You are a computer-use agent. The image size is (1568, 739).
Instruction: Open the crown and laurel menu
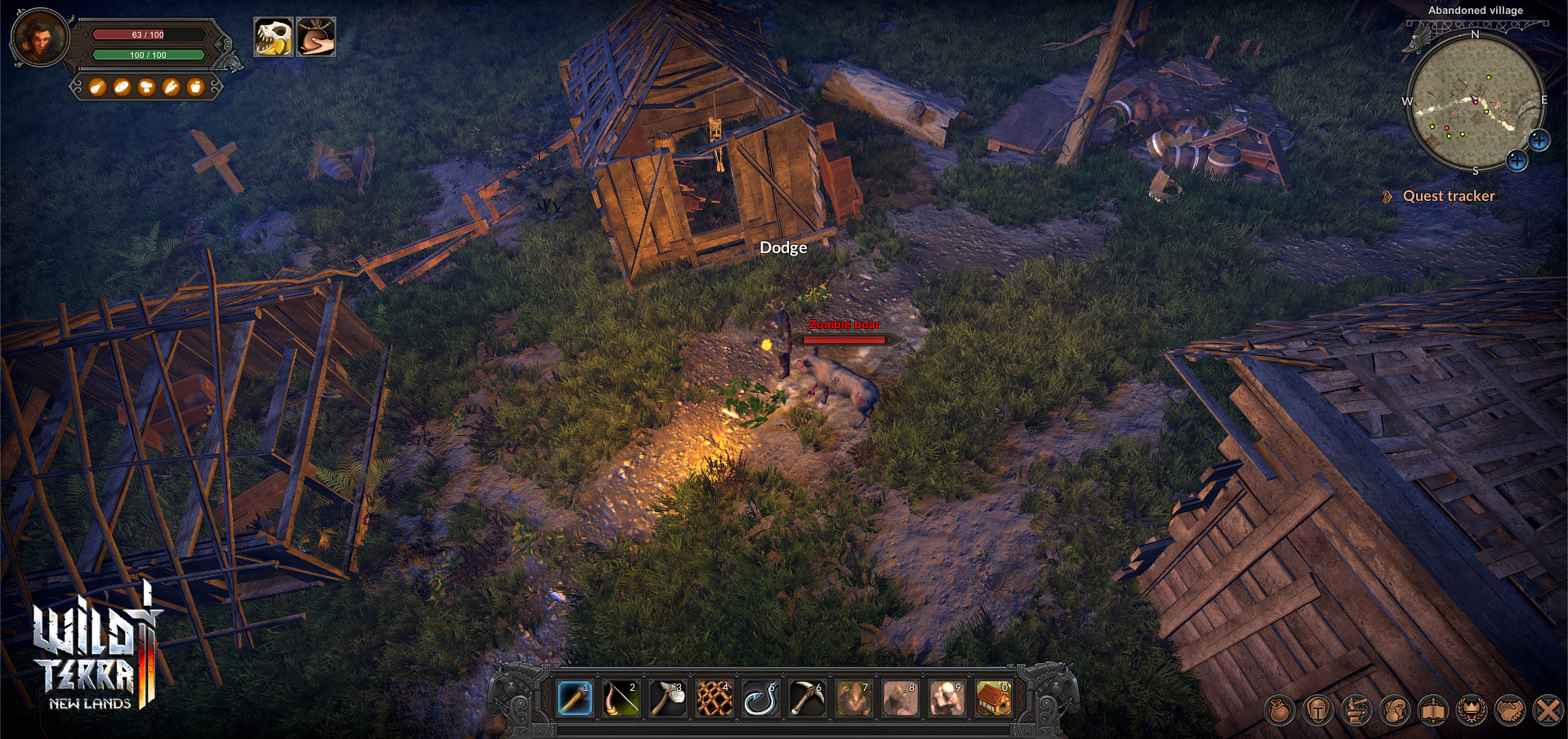tap(1472, 710)
